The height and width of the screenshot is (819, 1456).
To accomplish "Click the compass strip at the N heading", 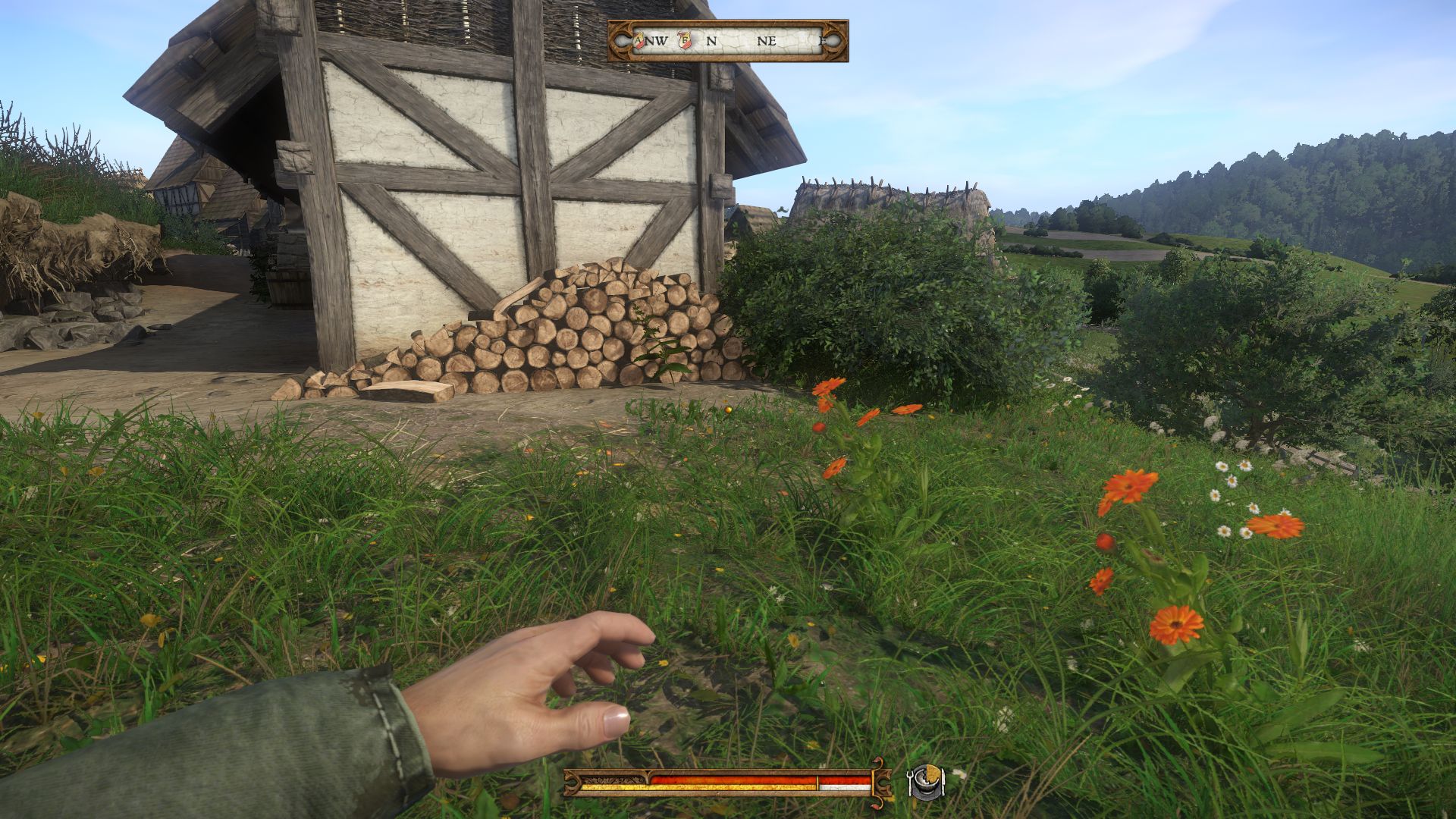I will 711,41.
